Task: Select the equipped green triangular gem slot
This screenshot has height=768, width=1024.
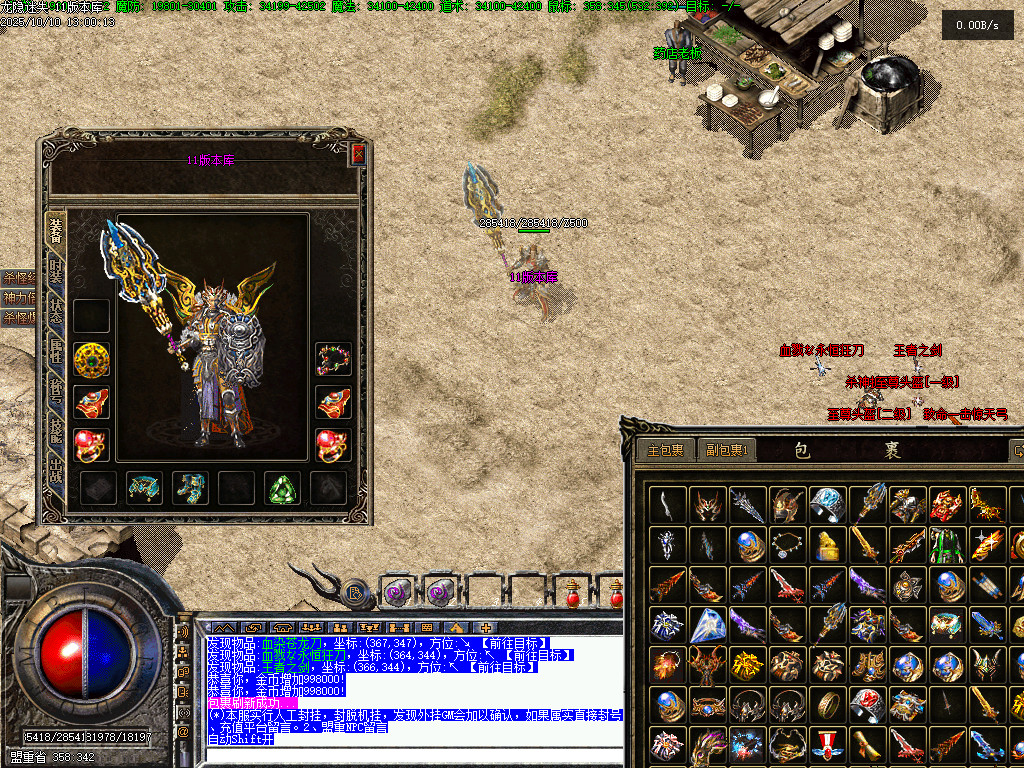Action: tap(282, 488)
